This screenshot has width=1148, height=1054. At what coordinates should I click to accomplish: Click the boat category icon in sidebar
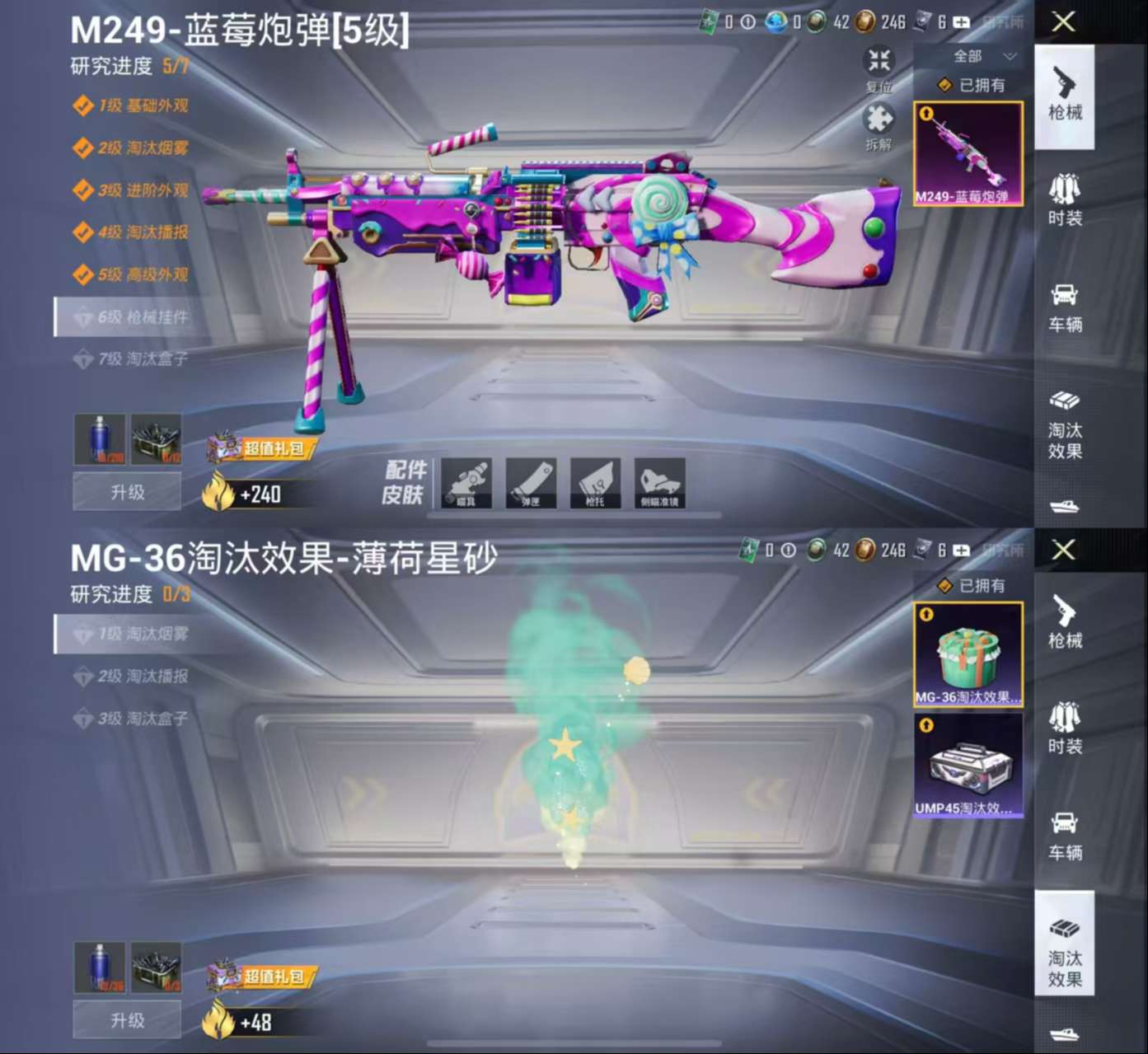1065,508
